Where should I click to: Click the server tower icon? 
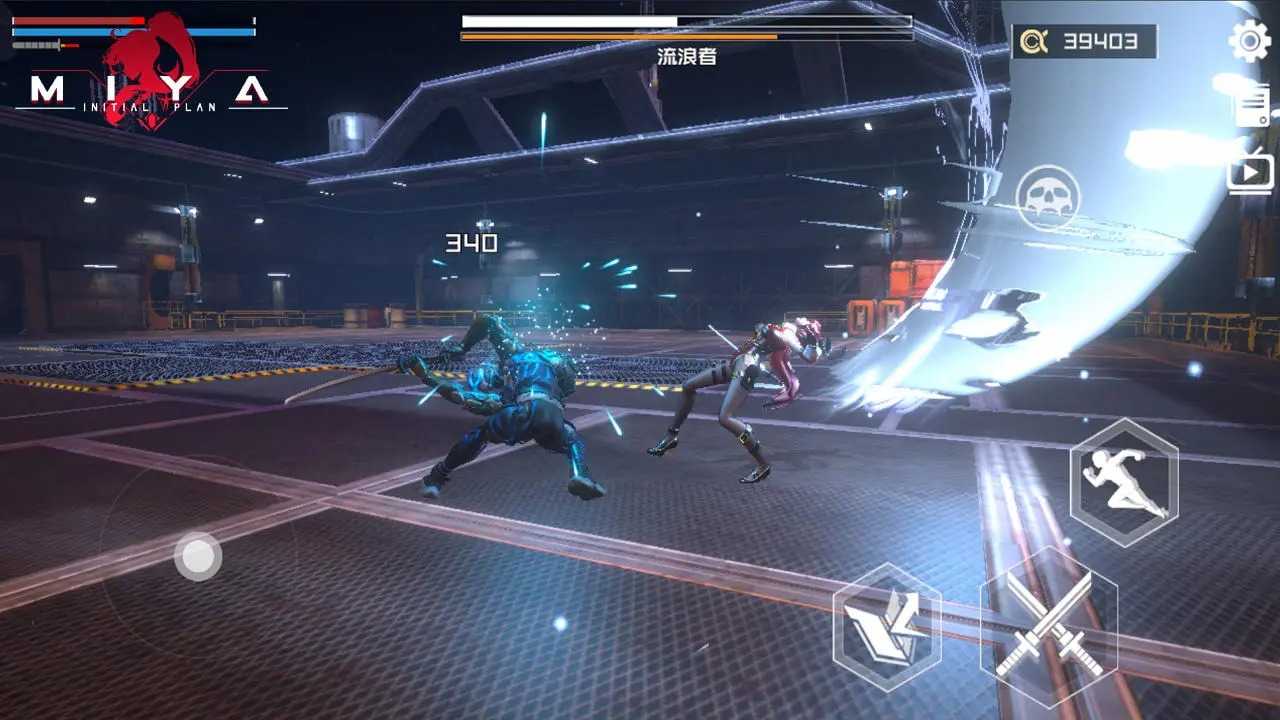tap(1251, 104)
